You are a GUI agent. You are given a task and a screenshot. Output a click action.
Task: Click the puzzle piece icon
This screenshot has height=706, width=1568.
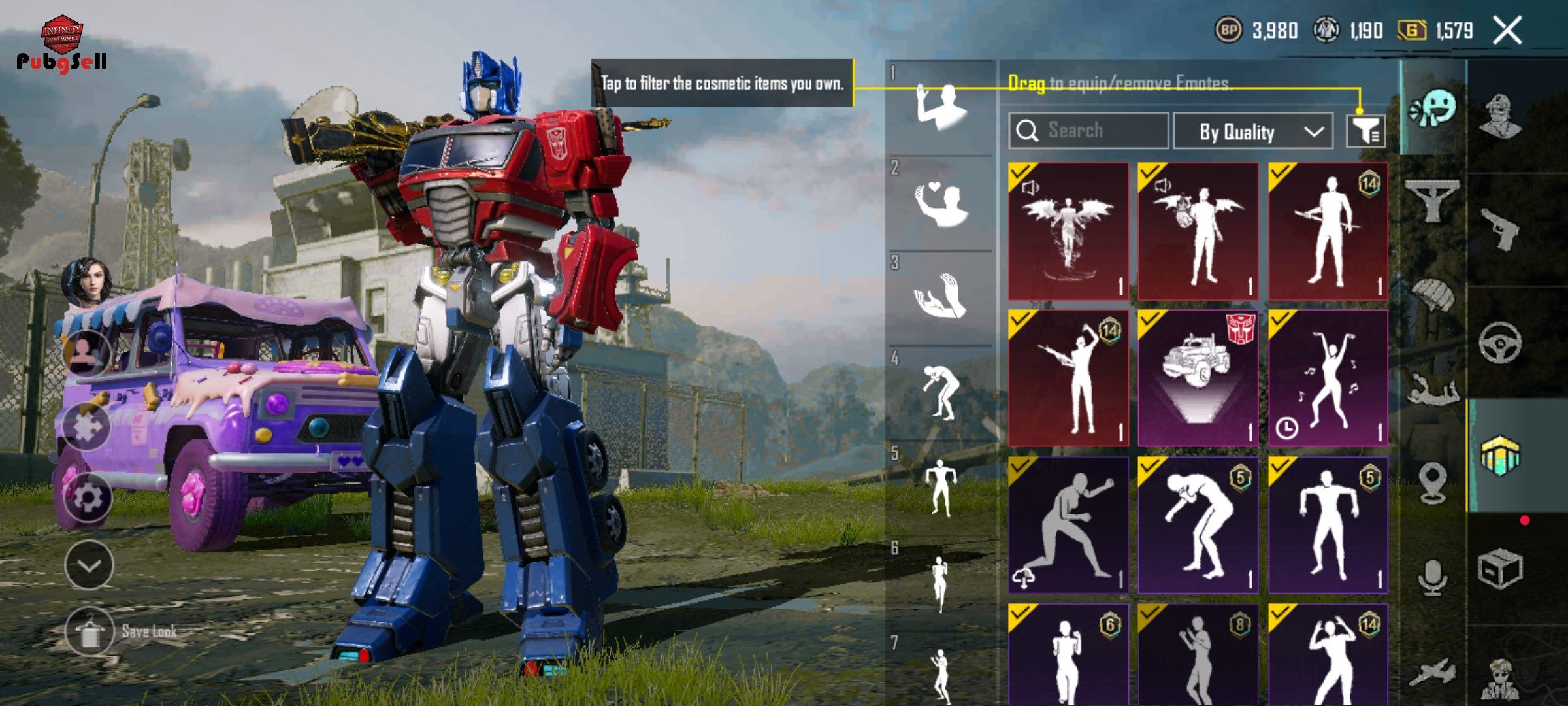[88, 426]
